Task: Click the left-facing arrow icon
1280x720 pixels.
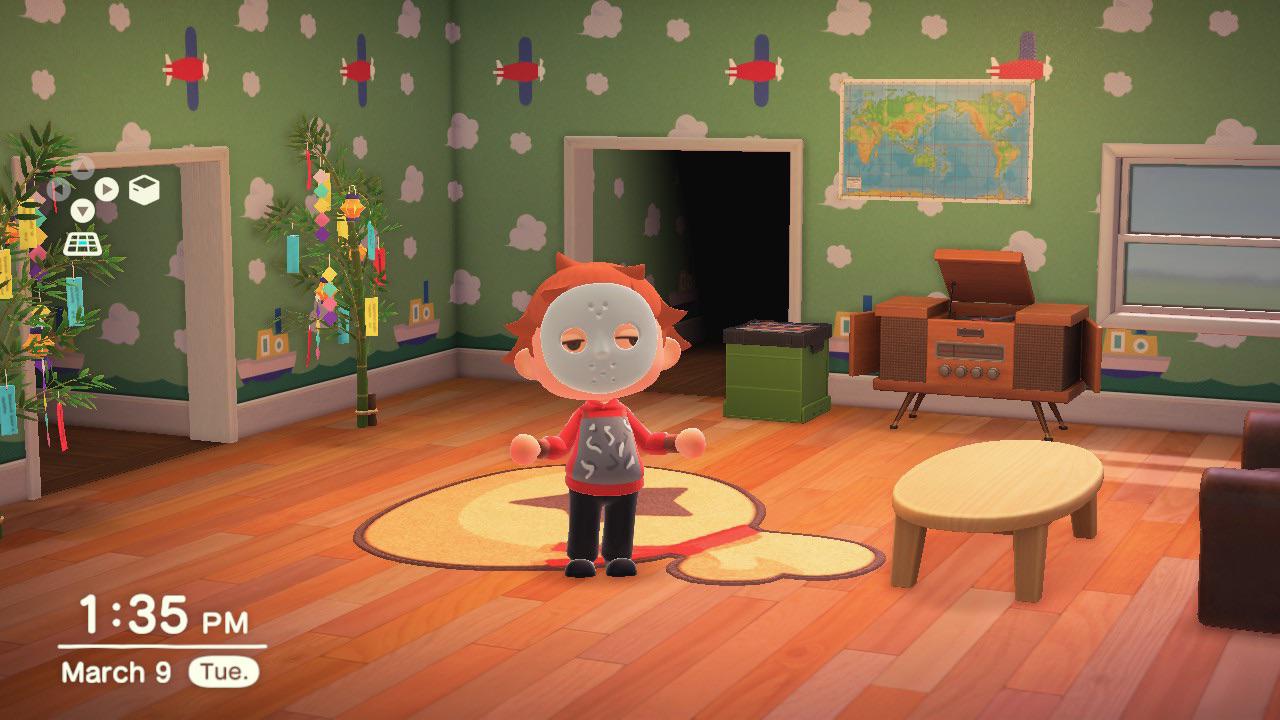Action: click(60, 188)
